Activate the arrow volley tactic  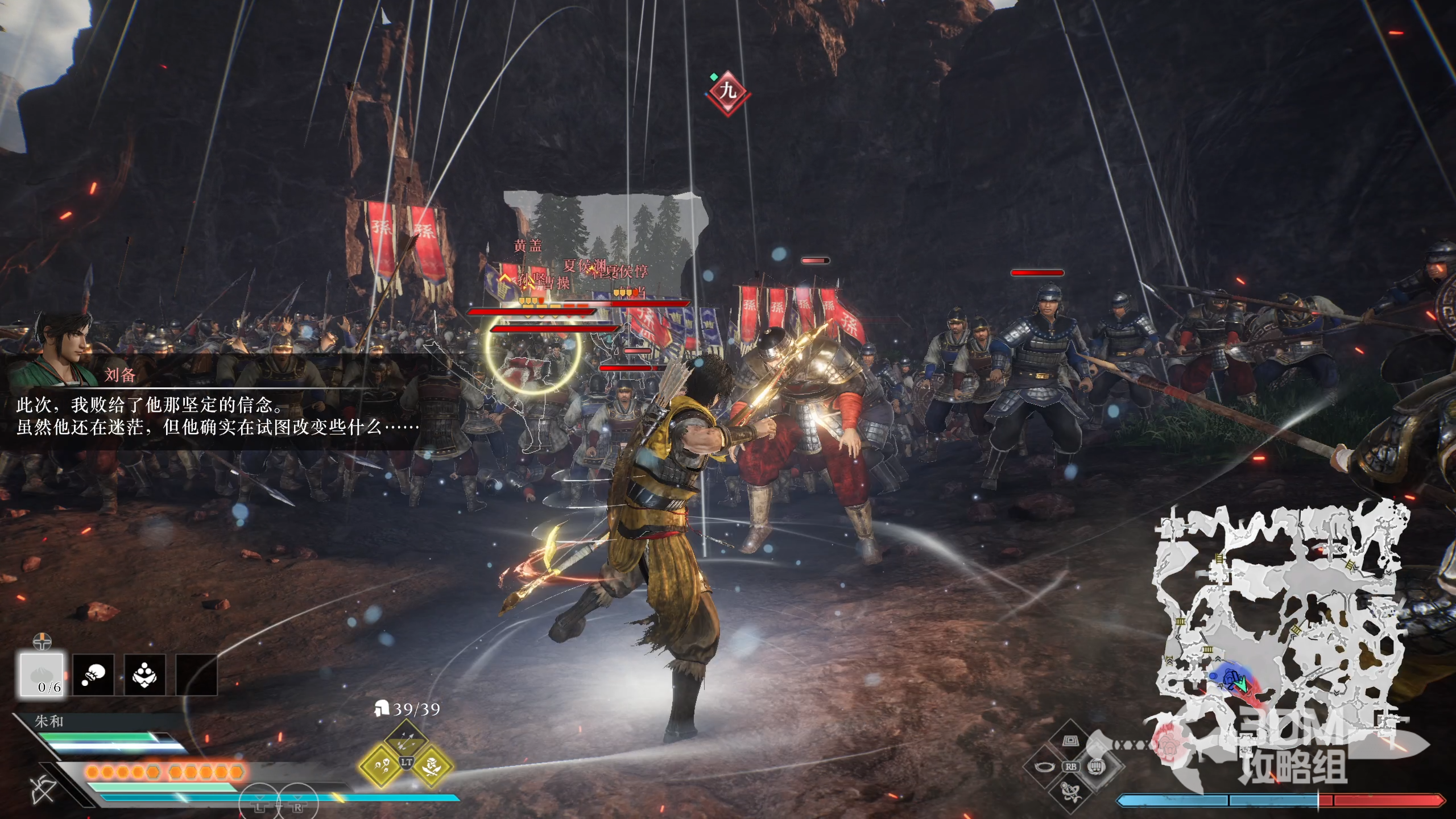pyautogui.click(x=406, y=741)
